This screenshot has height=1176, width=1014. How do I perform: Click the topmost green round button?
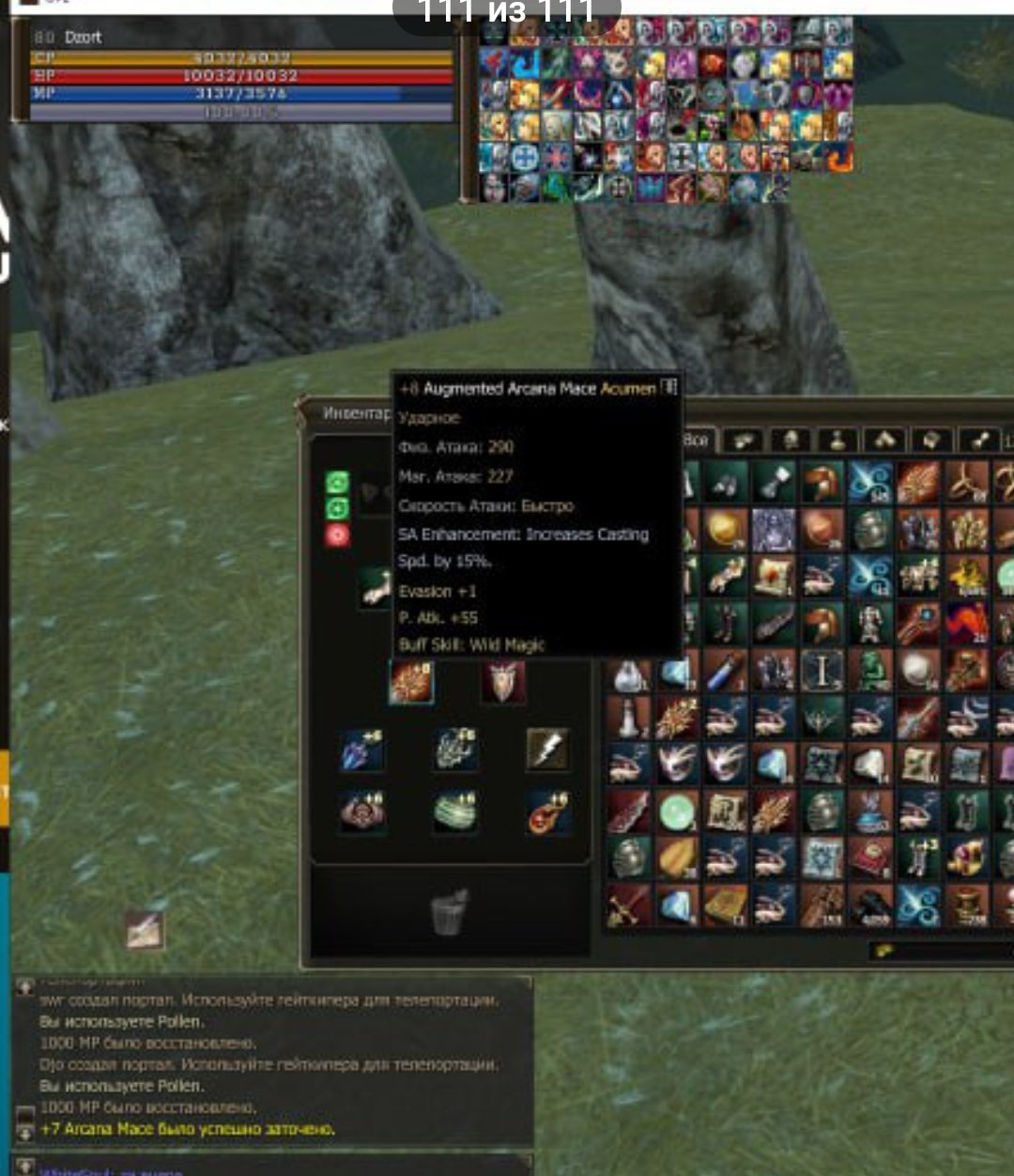337,483
